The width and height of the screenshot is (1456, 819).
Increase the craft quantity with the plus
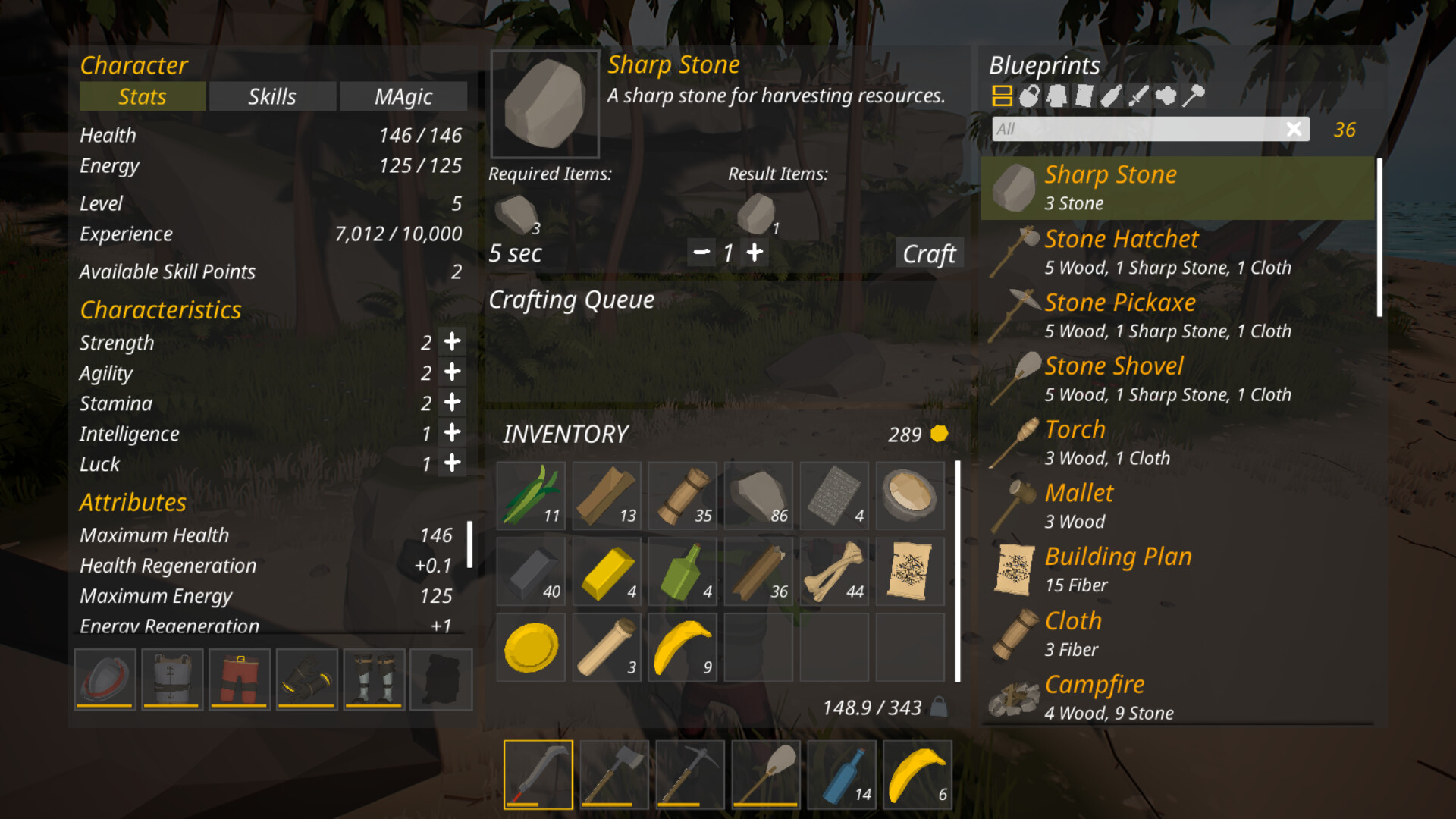755,253
